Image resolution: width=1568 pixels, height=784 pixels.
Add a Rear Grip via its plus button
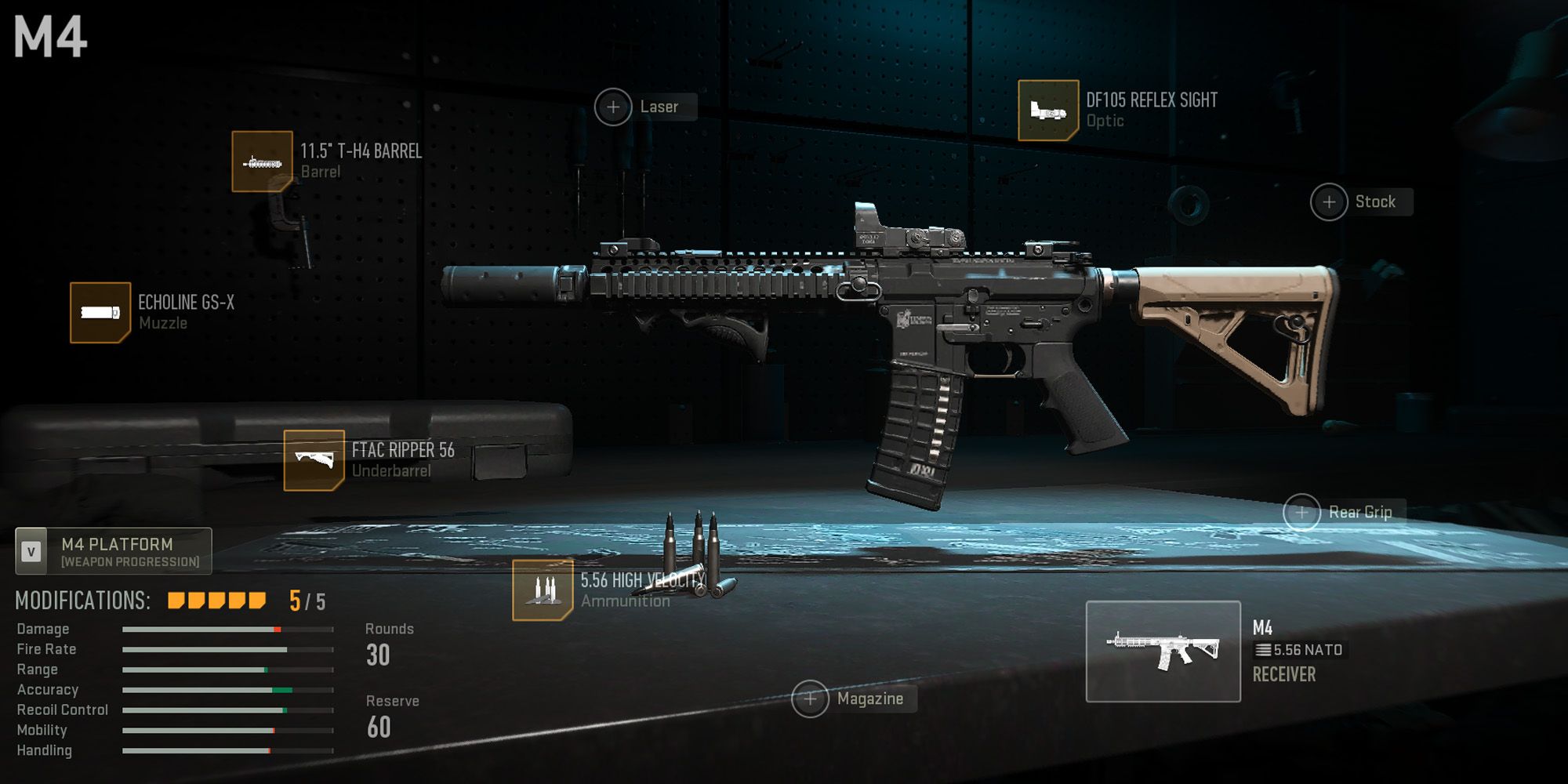(1303, 512)
